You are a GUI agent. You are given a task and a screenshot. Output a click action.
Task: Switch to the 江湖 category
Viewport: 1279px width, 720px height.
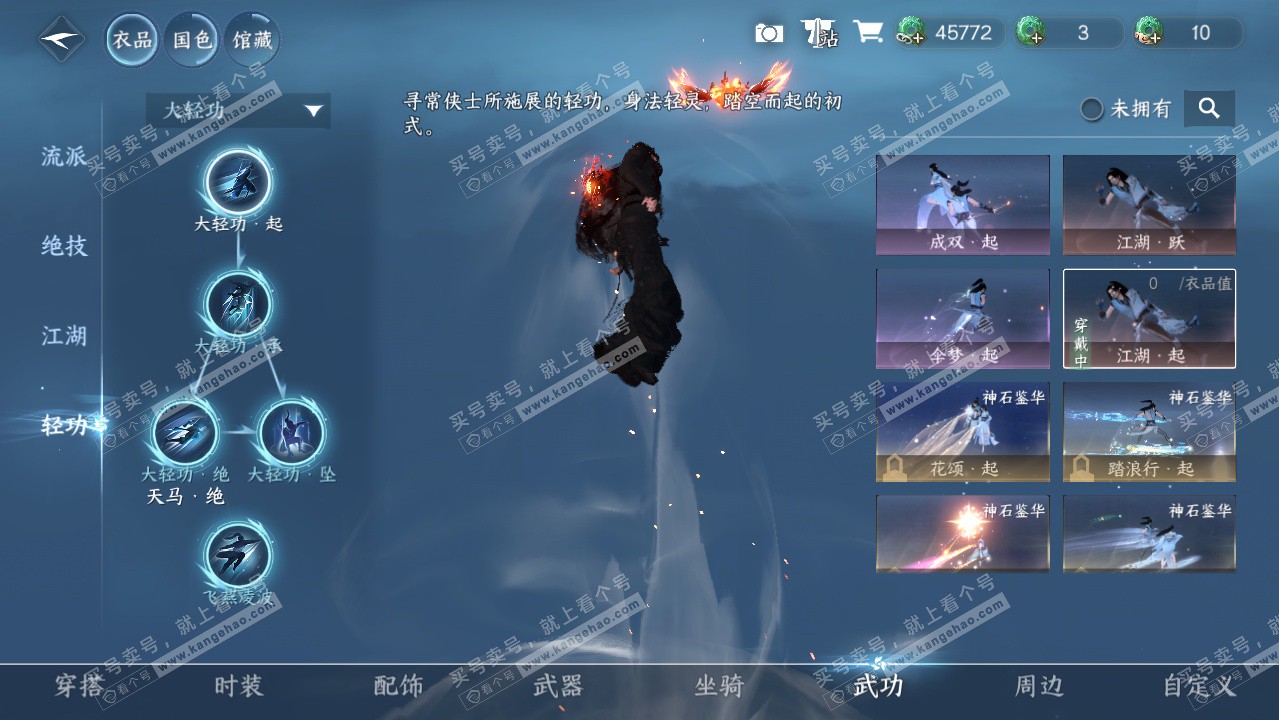64,336
